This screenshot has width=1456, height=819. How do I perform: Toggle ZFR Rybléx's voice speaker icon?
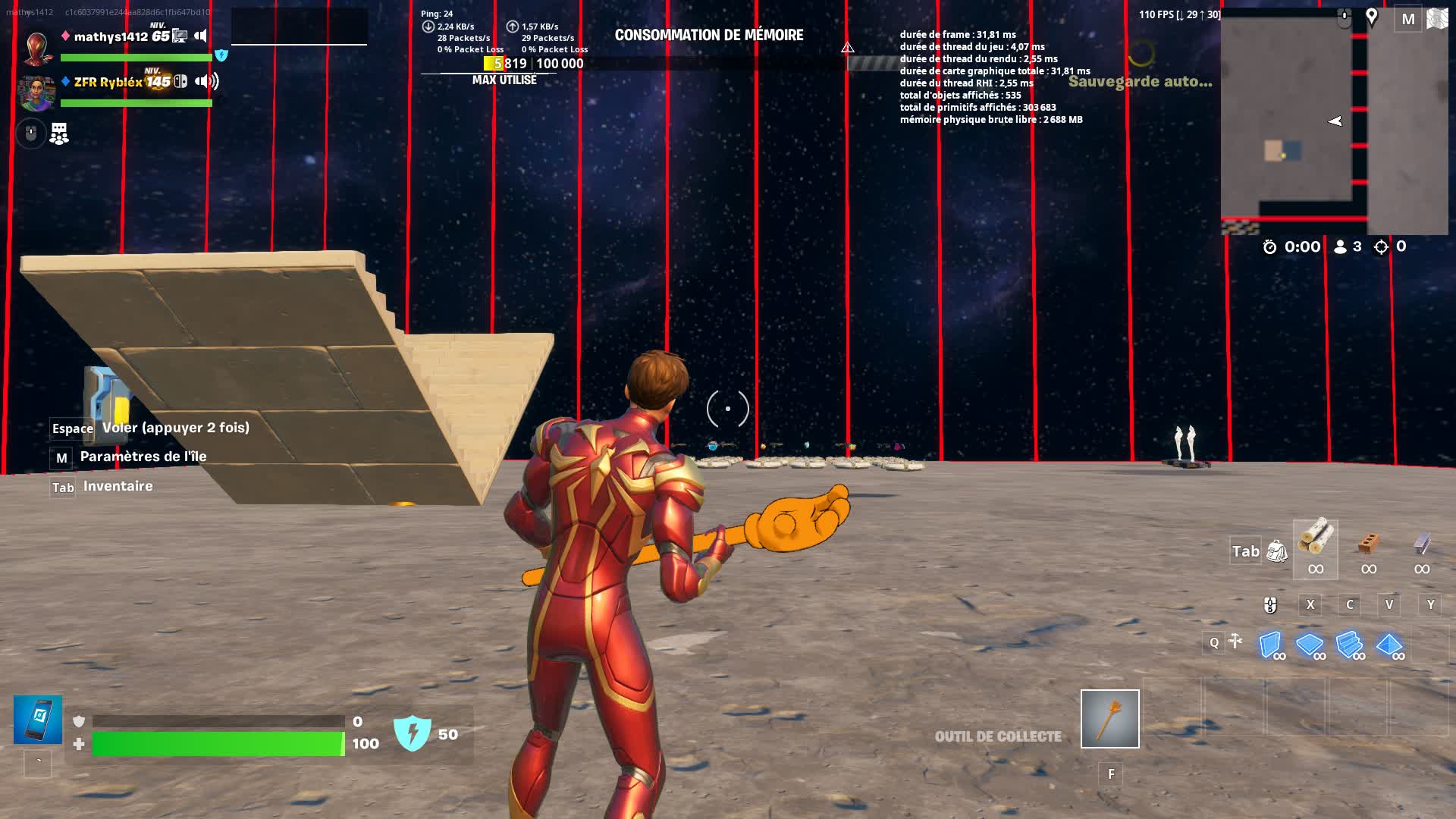pyautogui.click(x=206, y=81)
